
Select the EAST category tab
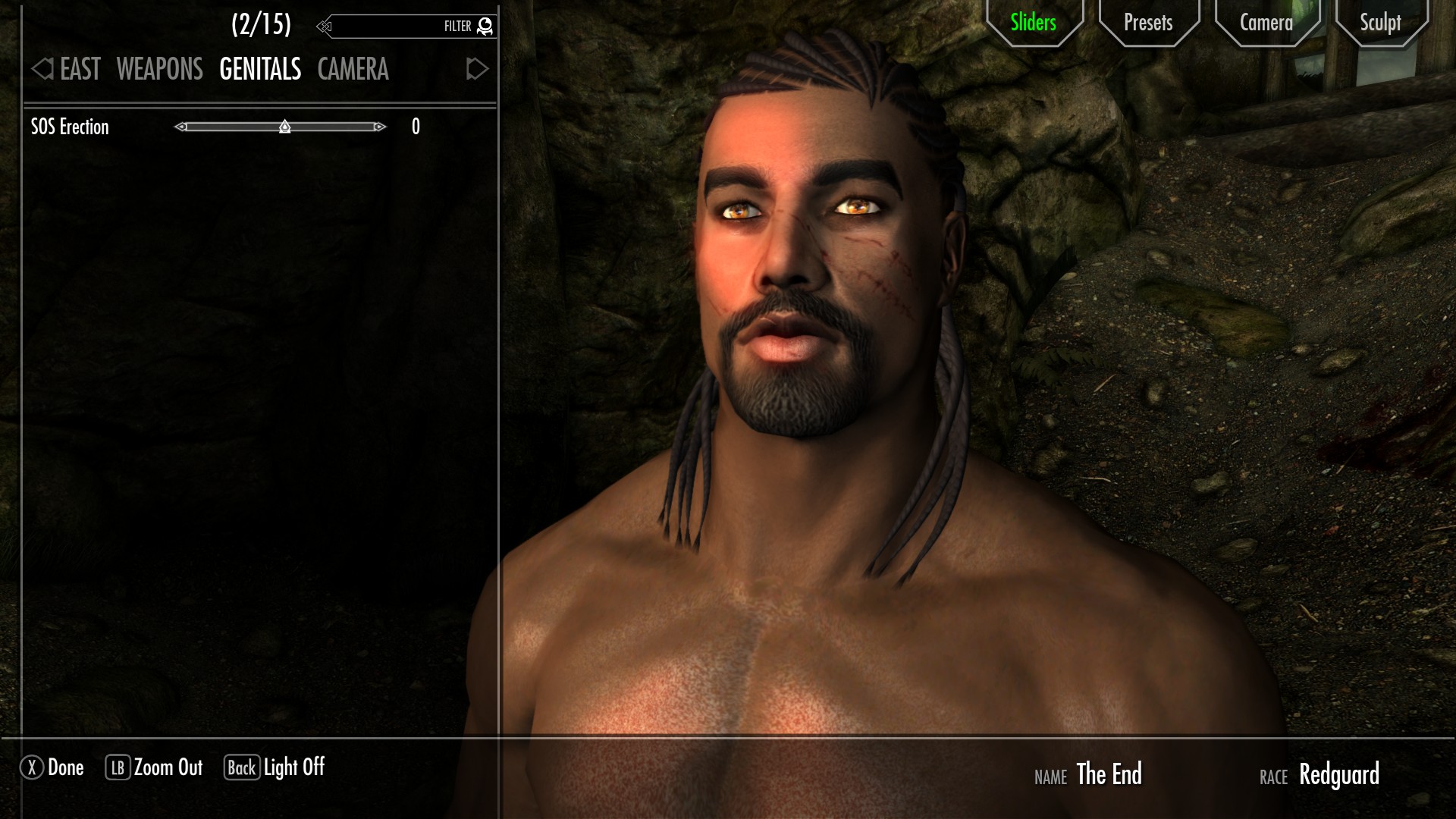pyautogui.click(x=79, y=70)
